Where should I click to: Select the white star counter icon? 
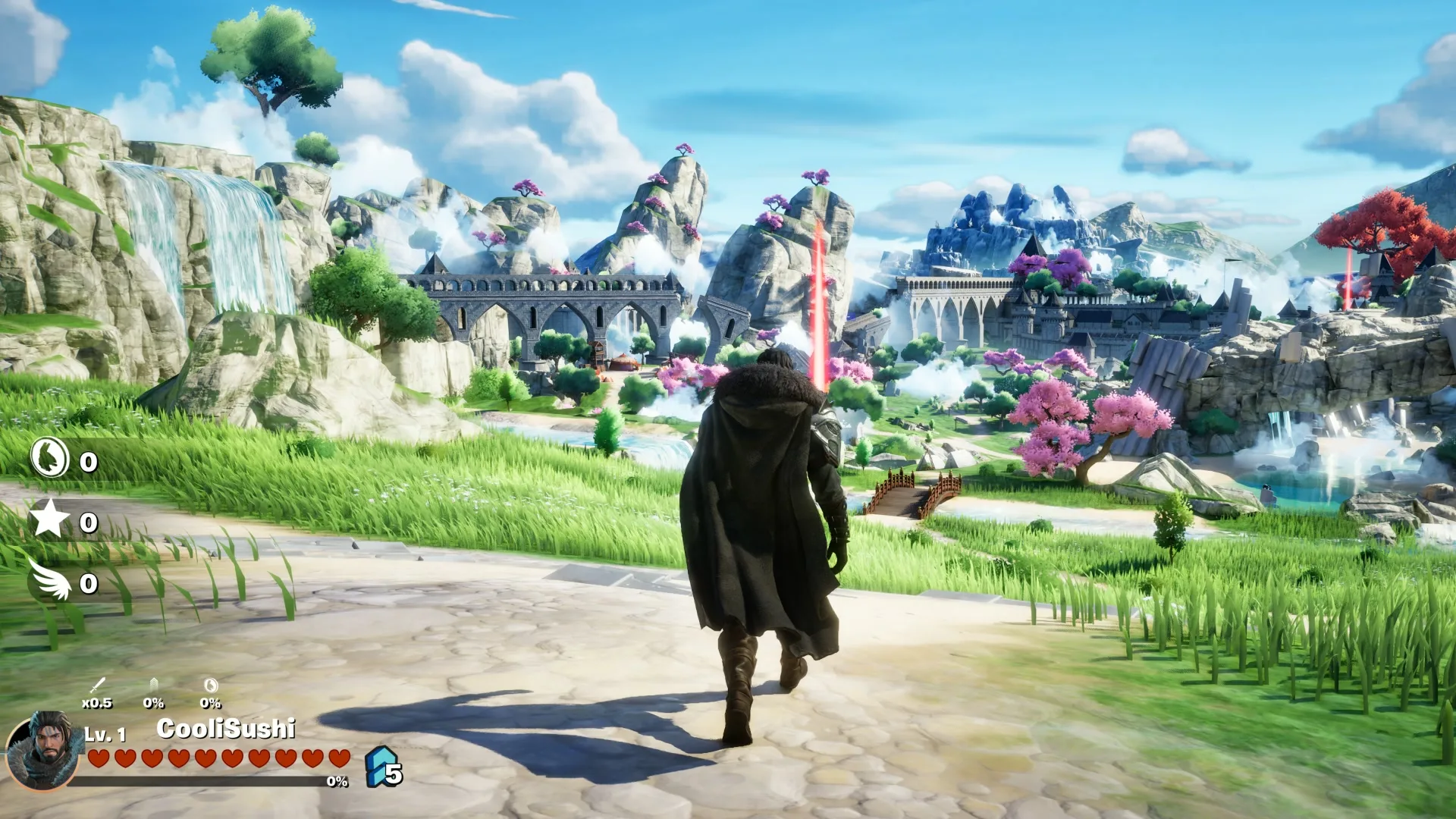click(x=49, y=519)
